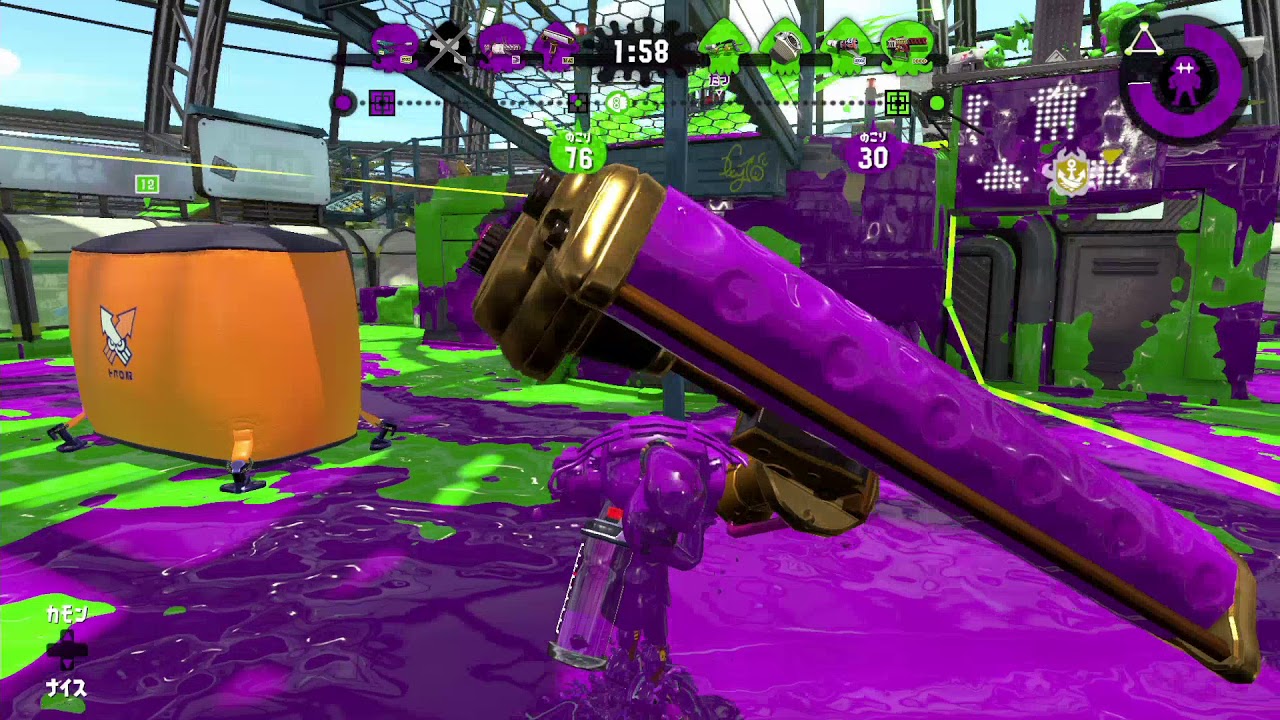Screen dimensions: 1280x720
Task: Select the purple teammate holding the Slosher weapon
Action: (x=502, y=45)
